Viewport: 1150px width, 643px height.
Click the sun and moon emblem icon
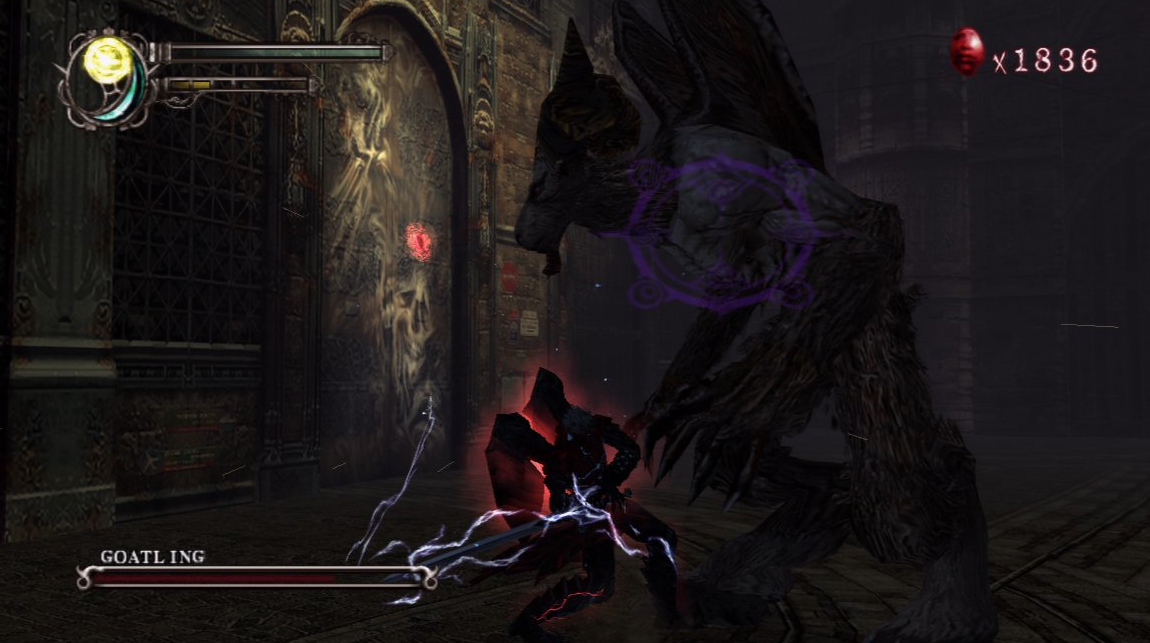[110, 78]
